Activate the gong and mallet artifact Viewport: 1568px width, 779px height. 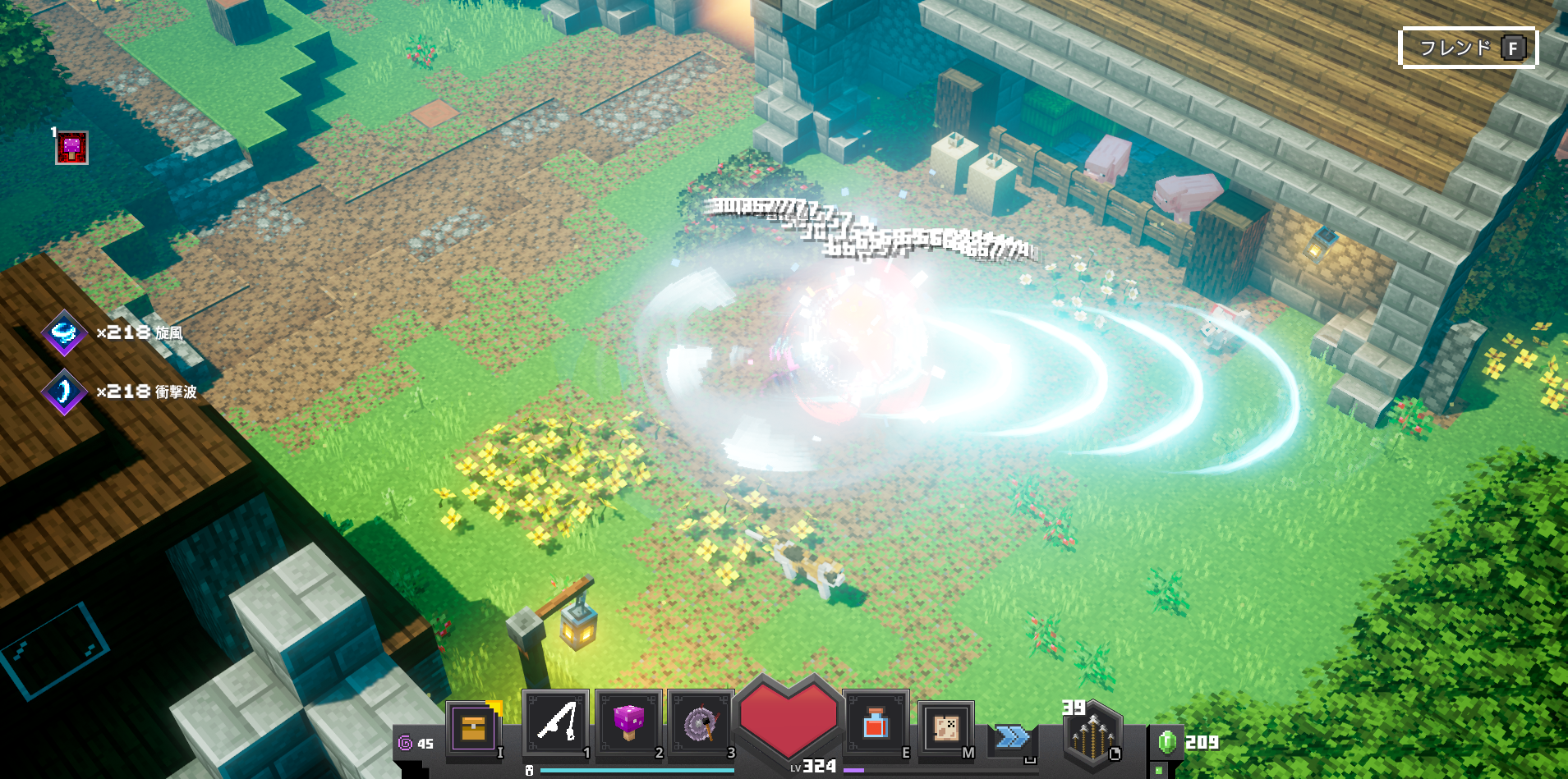pyautogui.click(x=701, y=723)
